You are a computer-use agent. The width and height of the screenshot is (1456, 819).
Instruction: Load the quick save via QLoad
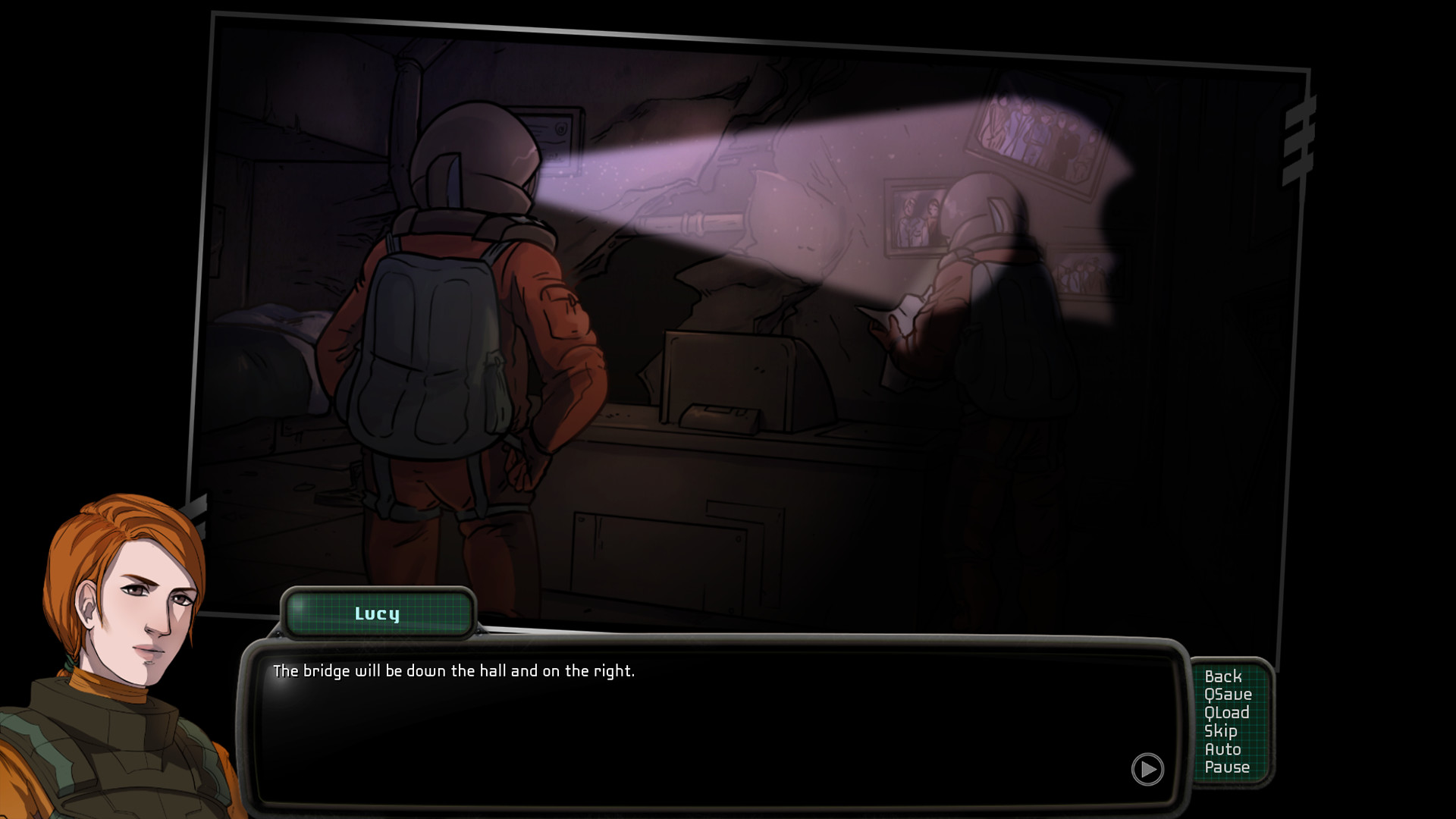coord(1226,713)
